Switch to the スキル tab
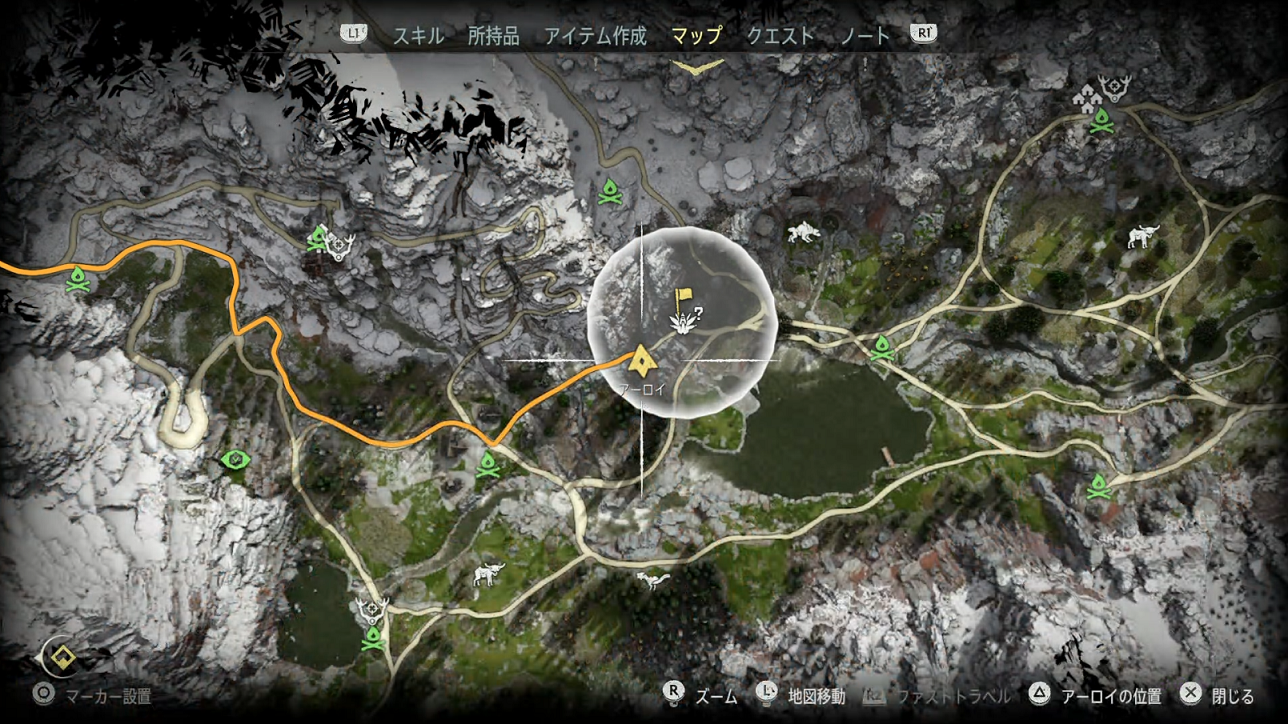This screenshot has height=724, width=1288. click(x=420, y=36)
